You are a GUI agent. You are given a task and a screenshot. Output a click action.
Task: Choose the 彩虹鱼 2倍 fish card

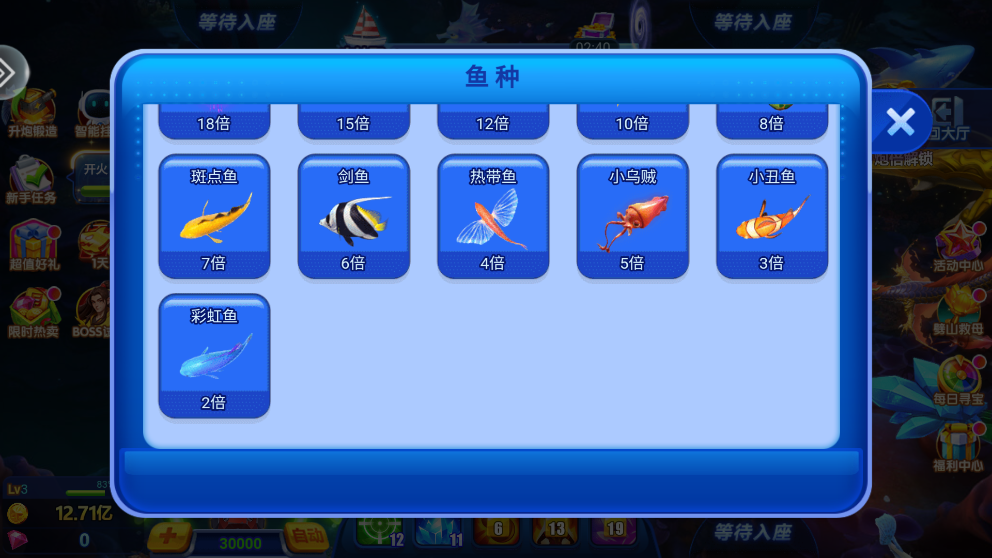[x=214, y=356]
